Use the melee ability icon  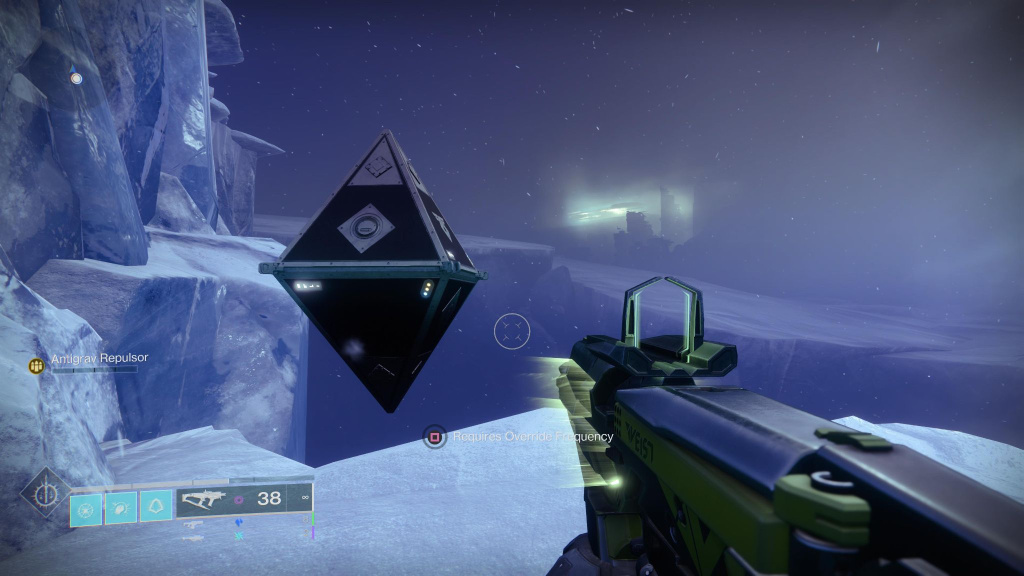[x=121, y=506]
